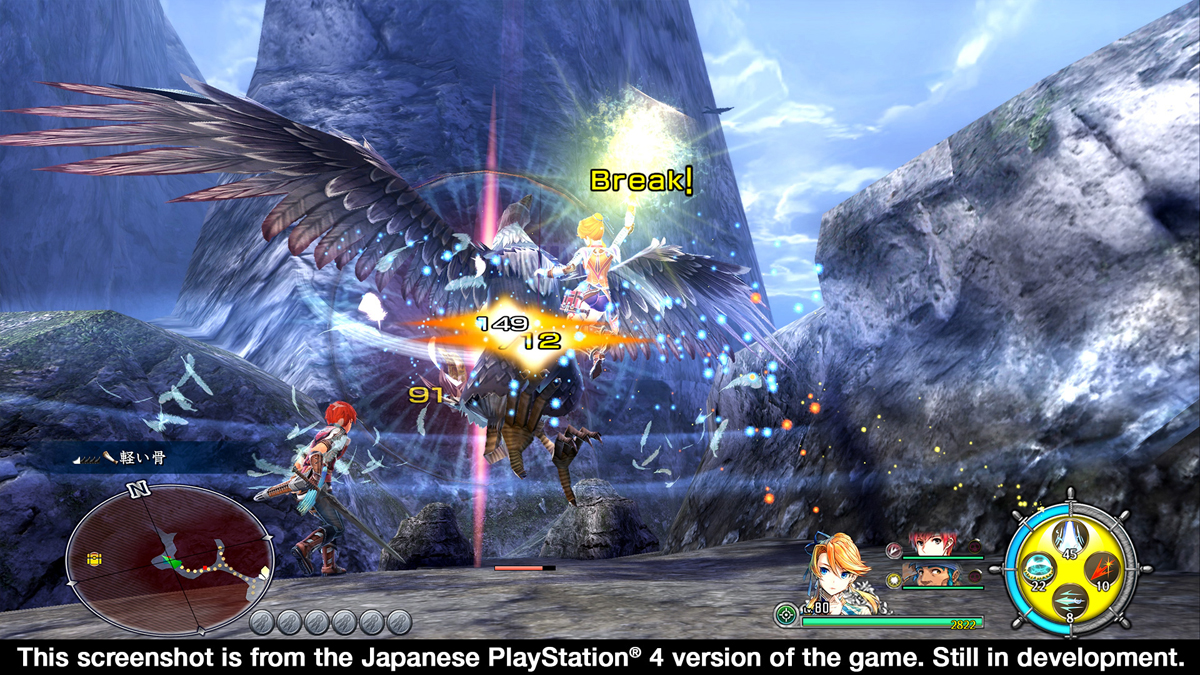The height and width of the screenshot is (675, 1200).
Task: Select the treasure chest marker on minimap
Action: point(96,558)
